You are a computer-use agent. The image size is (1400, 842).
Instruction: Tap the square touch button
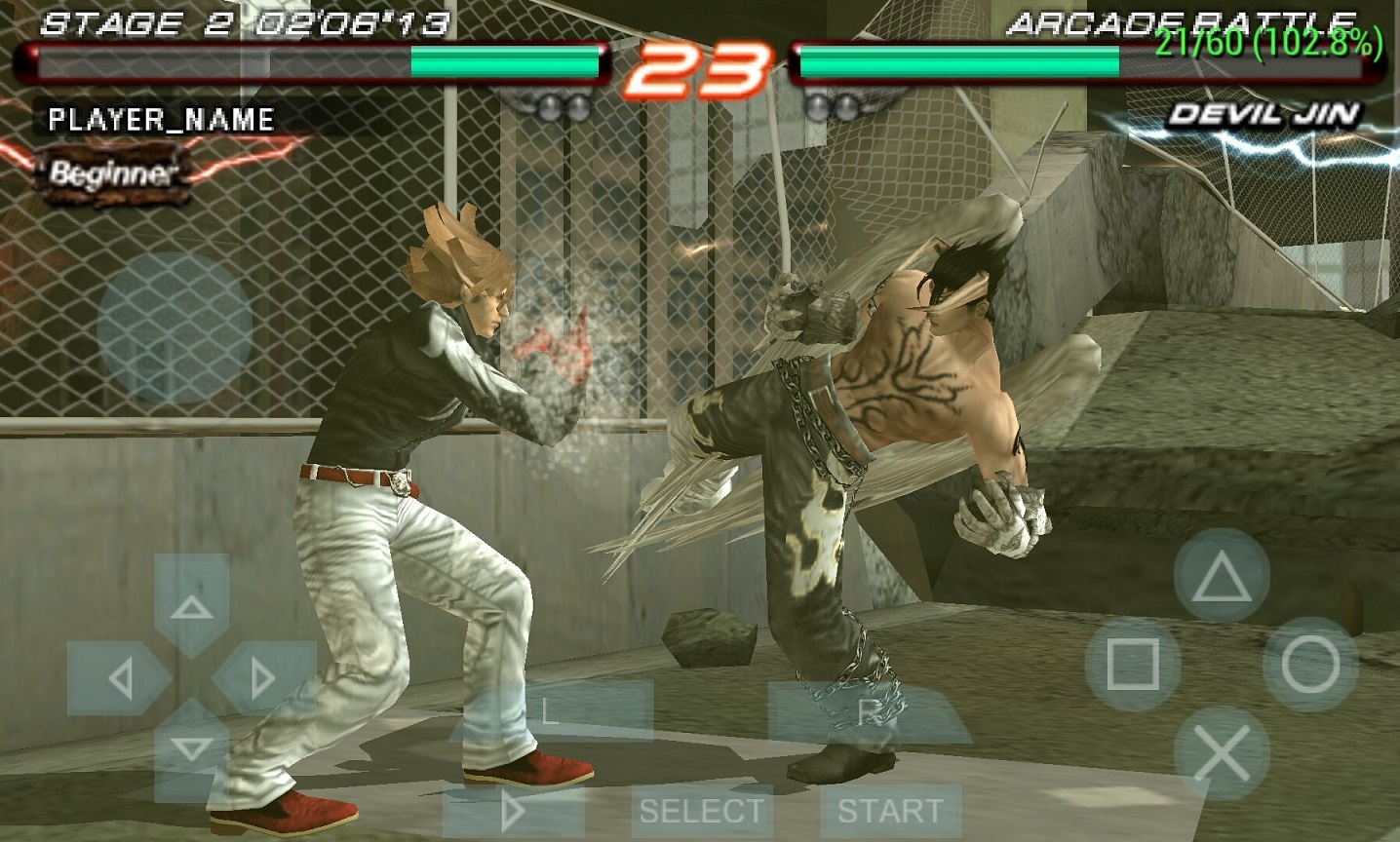tap(1133, 665)
